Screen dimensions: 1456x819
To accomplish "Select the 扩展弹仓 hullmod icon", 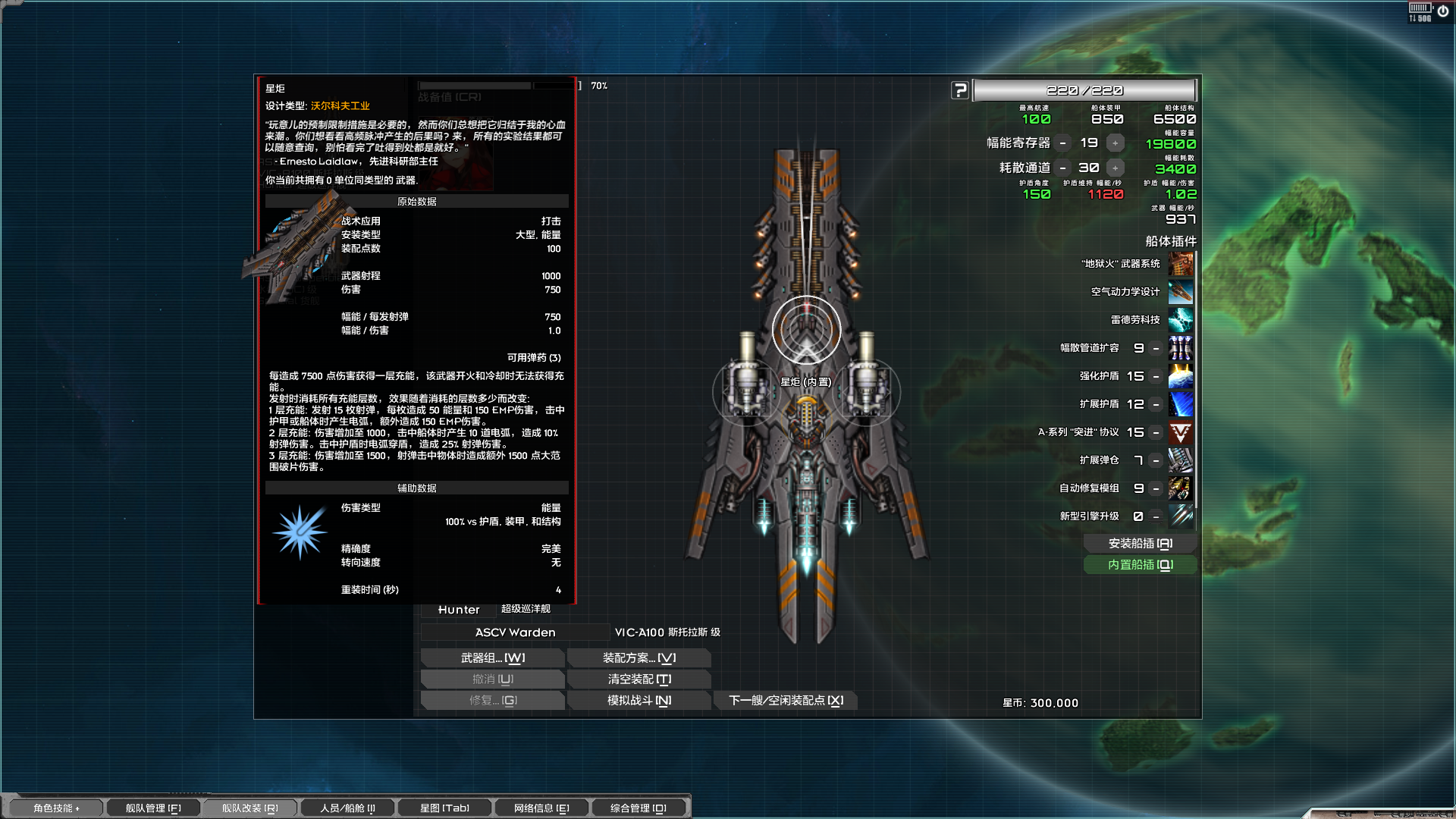I will tap(1181, 461).
